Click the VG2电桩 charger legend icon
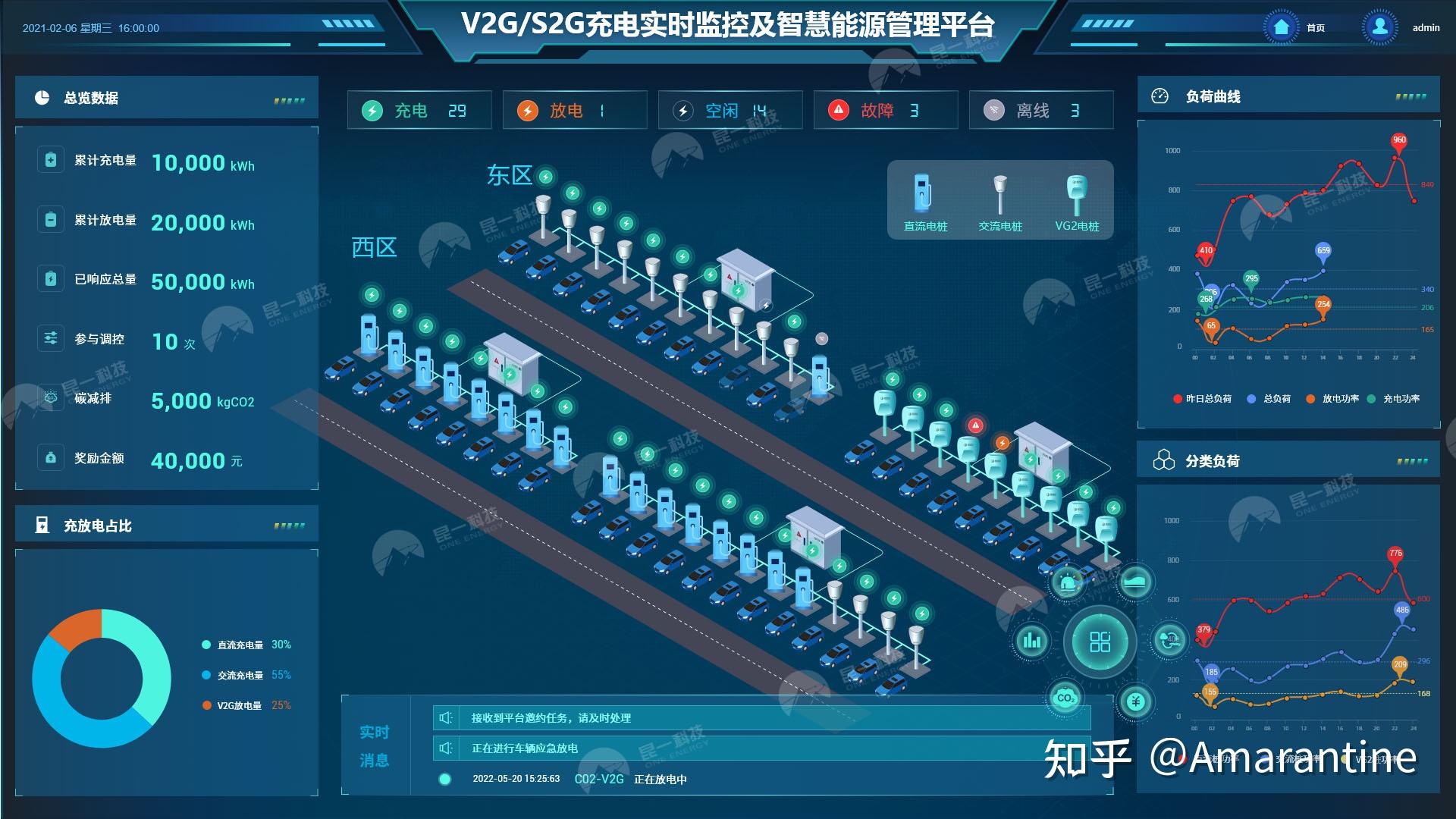 point(1077,197)
